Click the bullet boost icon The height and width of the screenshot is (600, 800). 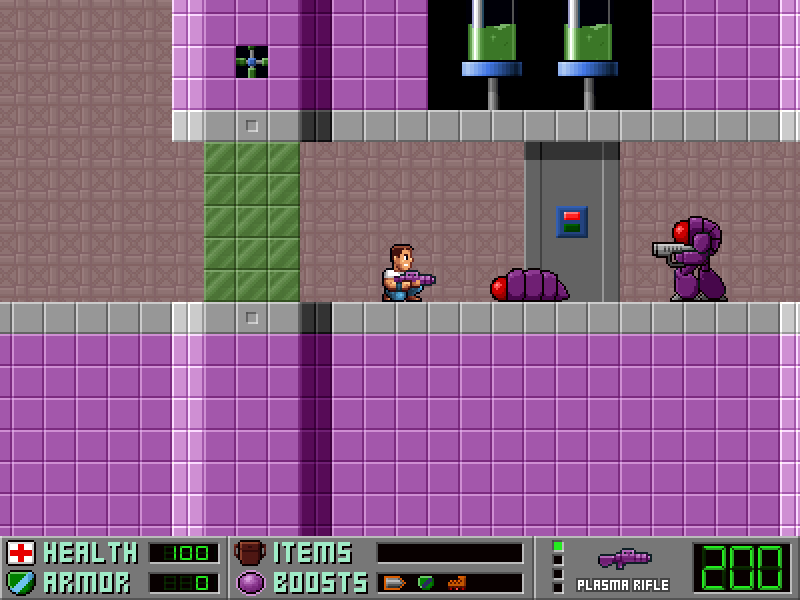pos(394,582)
